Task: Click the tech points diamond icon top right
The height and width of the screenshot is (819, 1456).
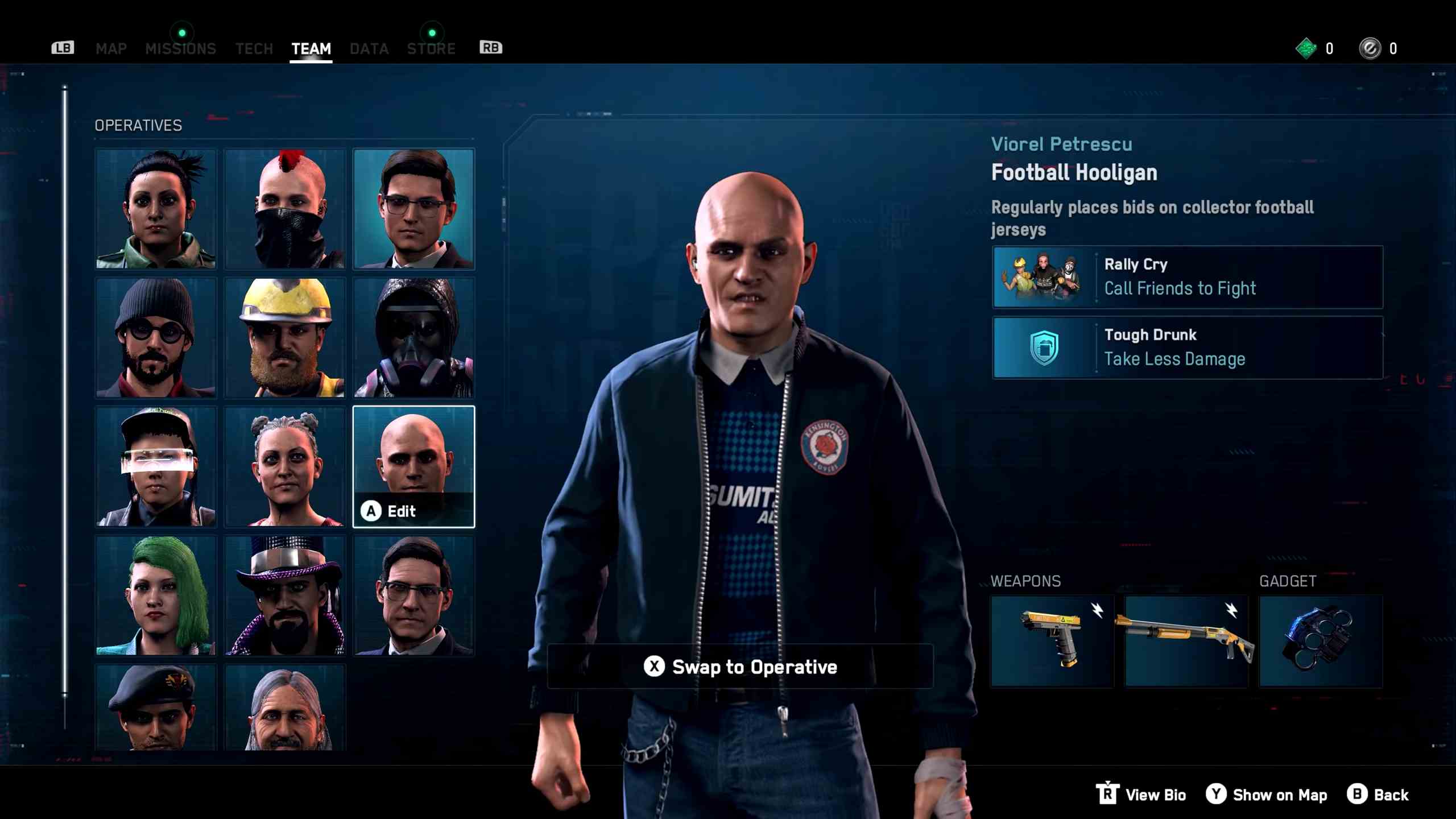Action: [1307, 48]
